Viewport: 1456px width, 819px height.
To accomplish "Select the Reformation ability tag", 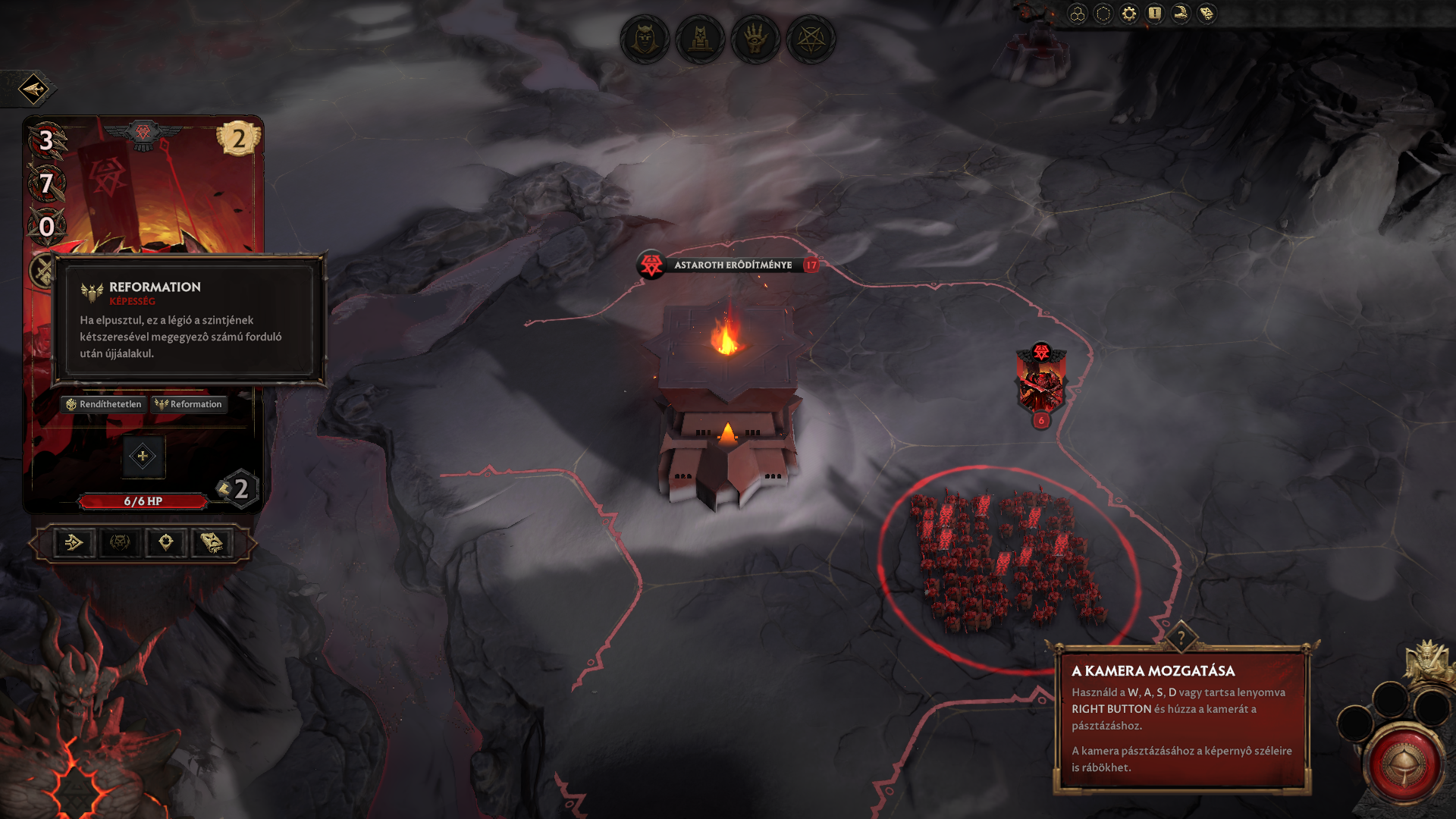I will (x=189, y=404).
